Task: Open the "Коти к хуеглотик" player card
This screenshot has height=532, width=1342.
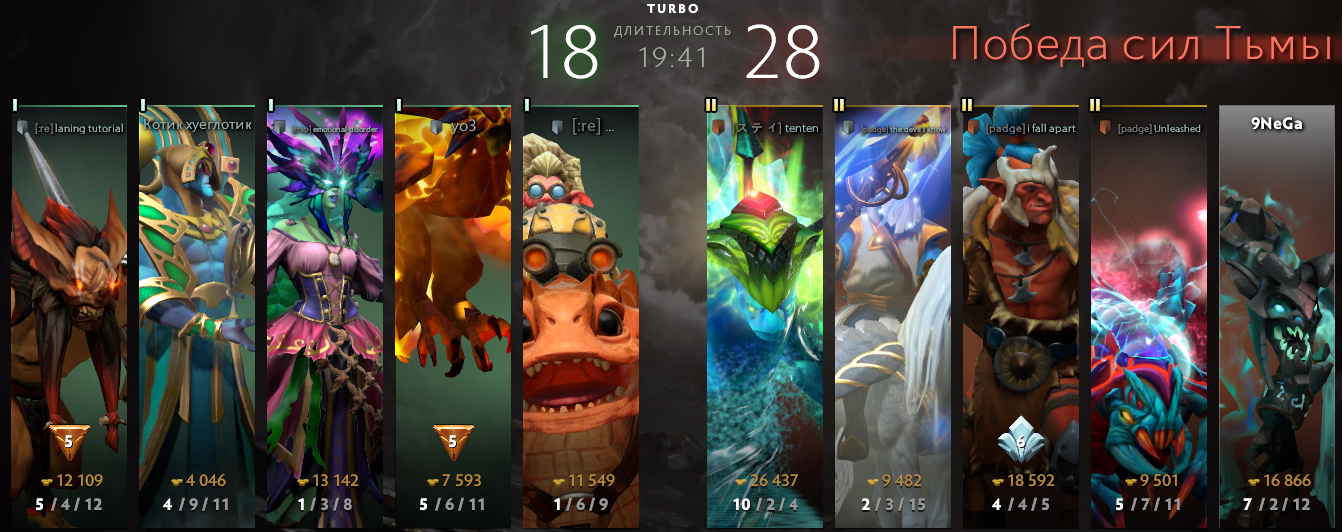Action: (x=197, y=300)
